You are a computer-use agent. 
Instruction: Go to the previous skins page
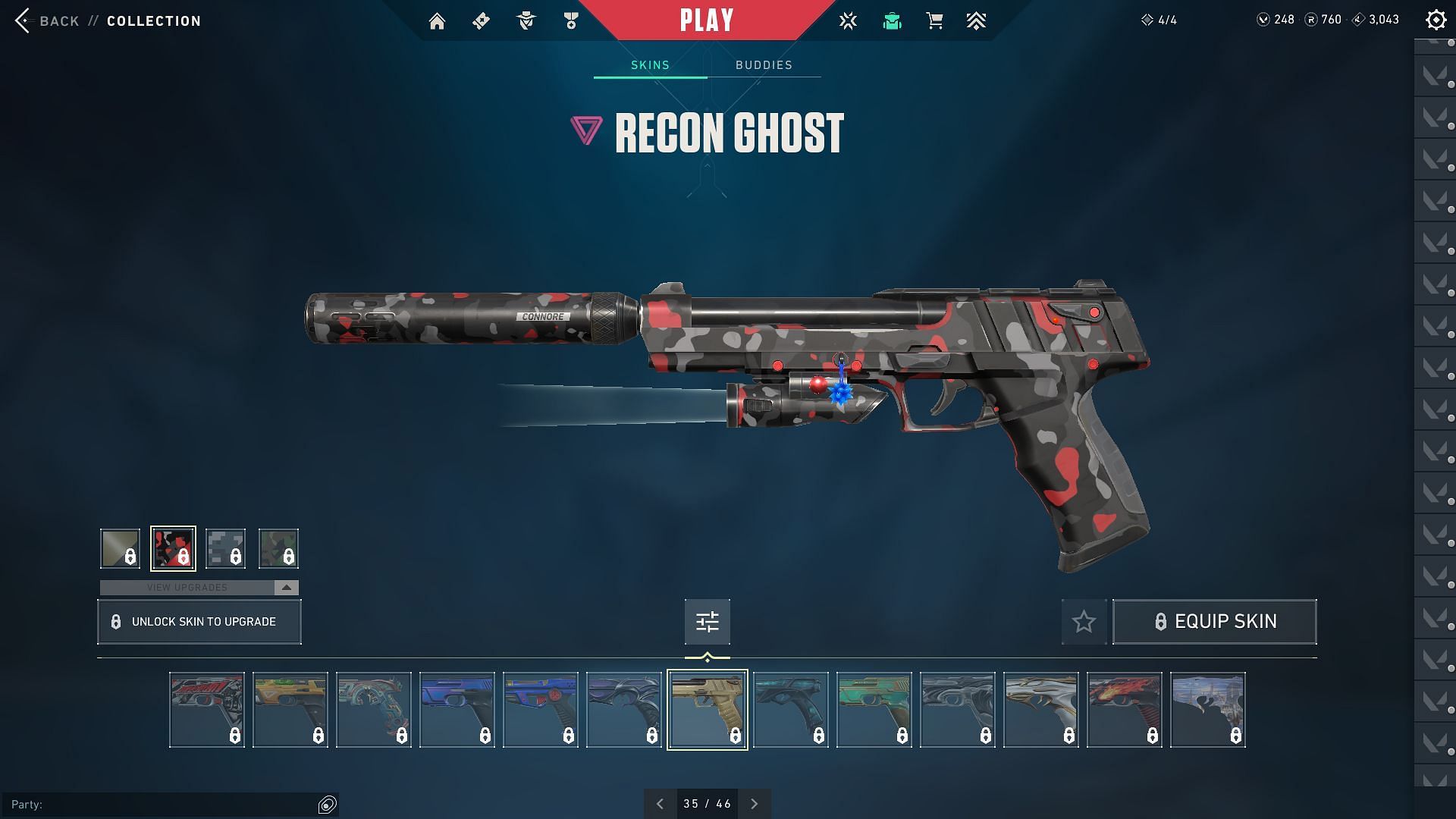[660, 804]
